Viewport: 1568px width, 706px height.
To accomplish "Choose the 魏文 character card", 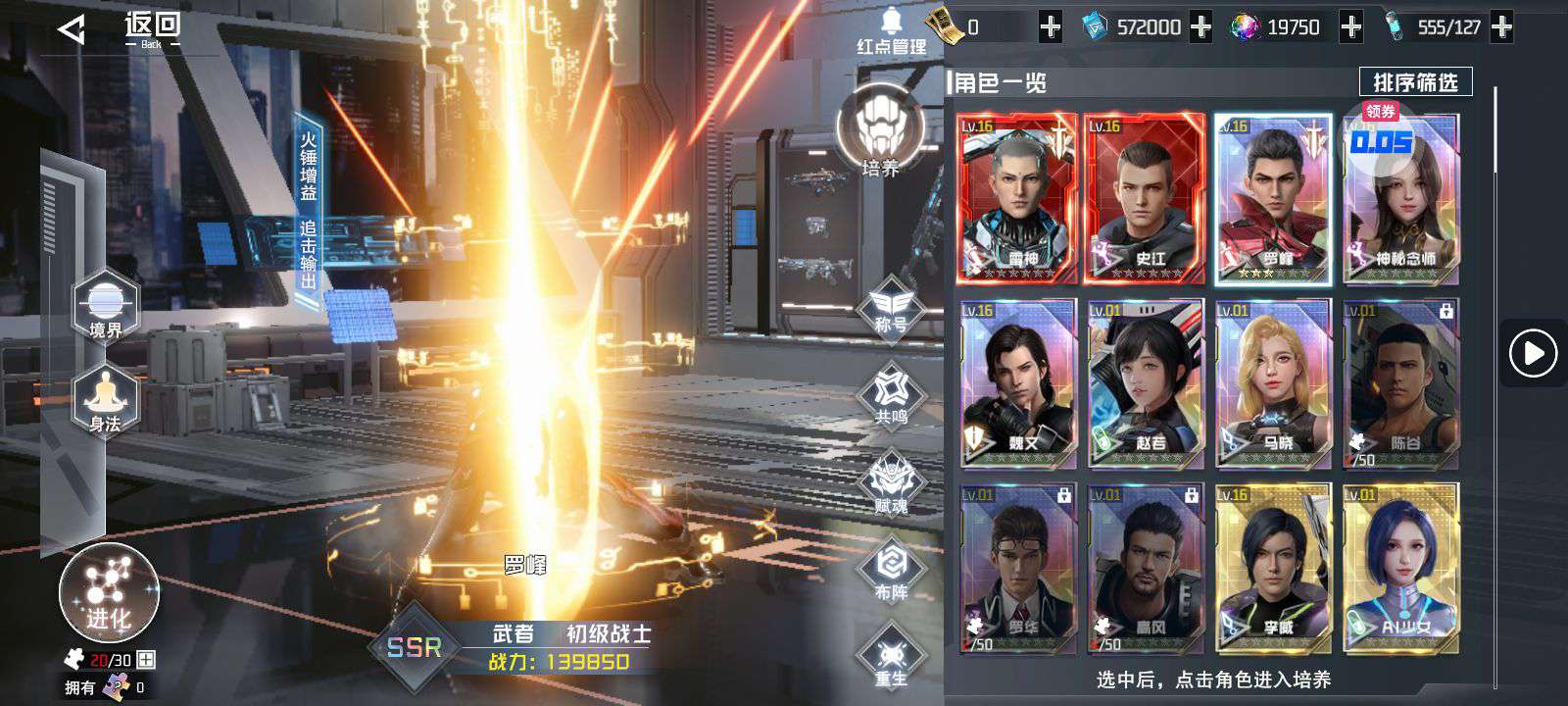I will click(1017, 383).
